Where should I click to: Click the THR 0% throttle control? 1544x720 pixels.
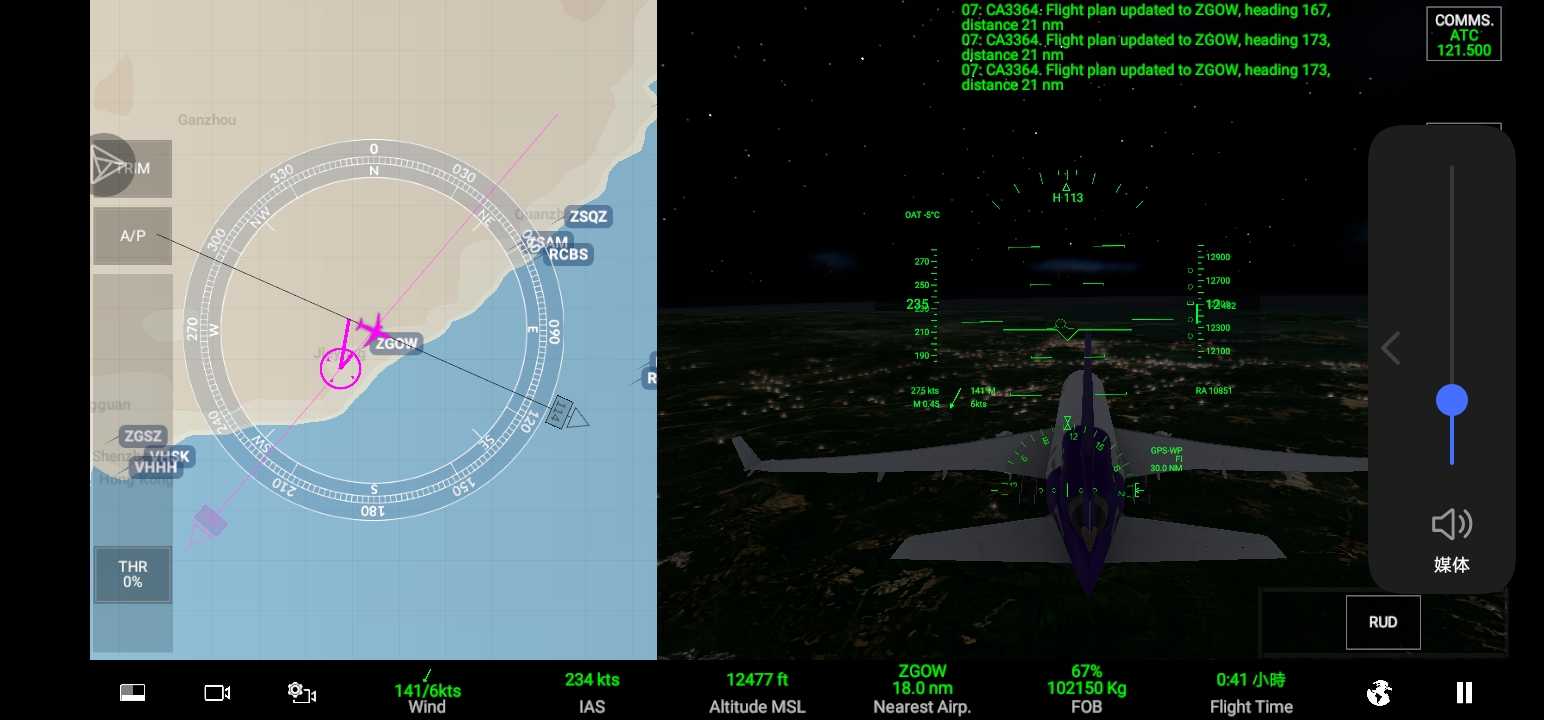(x=132, y=574)
